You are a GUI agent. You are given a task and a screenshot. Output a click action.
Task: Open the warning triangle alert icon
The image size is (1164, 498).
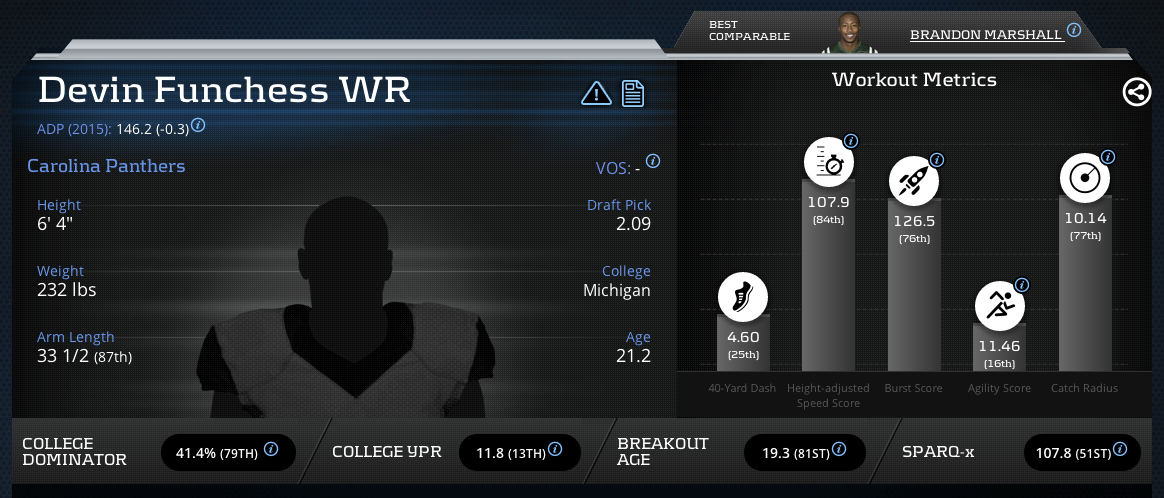pyautogui.click(x=596, y=93)
